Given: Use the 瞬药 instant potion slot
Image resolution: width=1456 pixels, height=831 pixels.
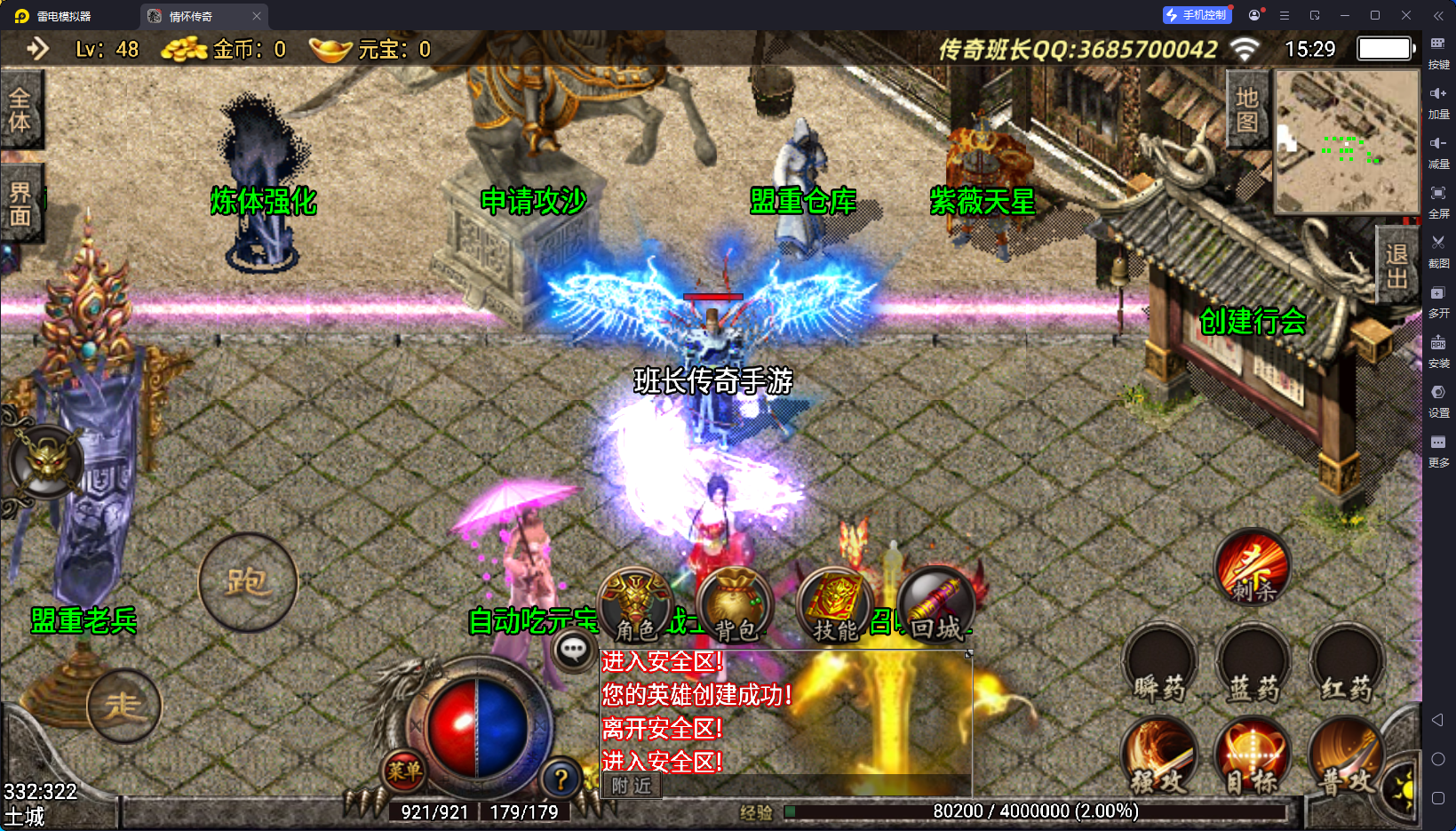Looking at the screenshot, I should tap(1160, 665).
